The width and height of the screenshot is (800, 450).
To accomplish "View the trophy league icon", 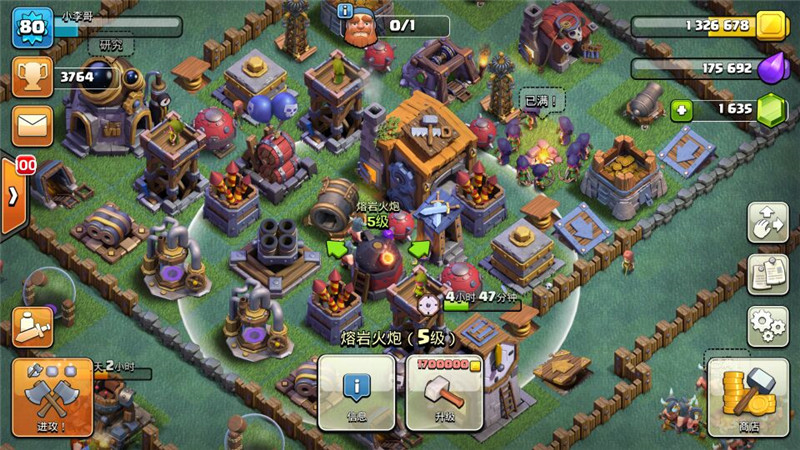I will [32, 76].
